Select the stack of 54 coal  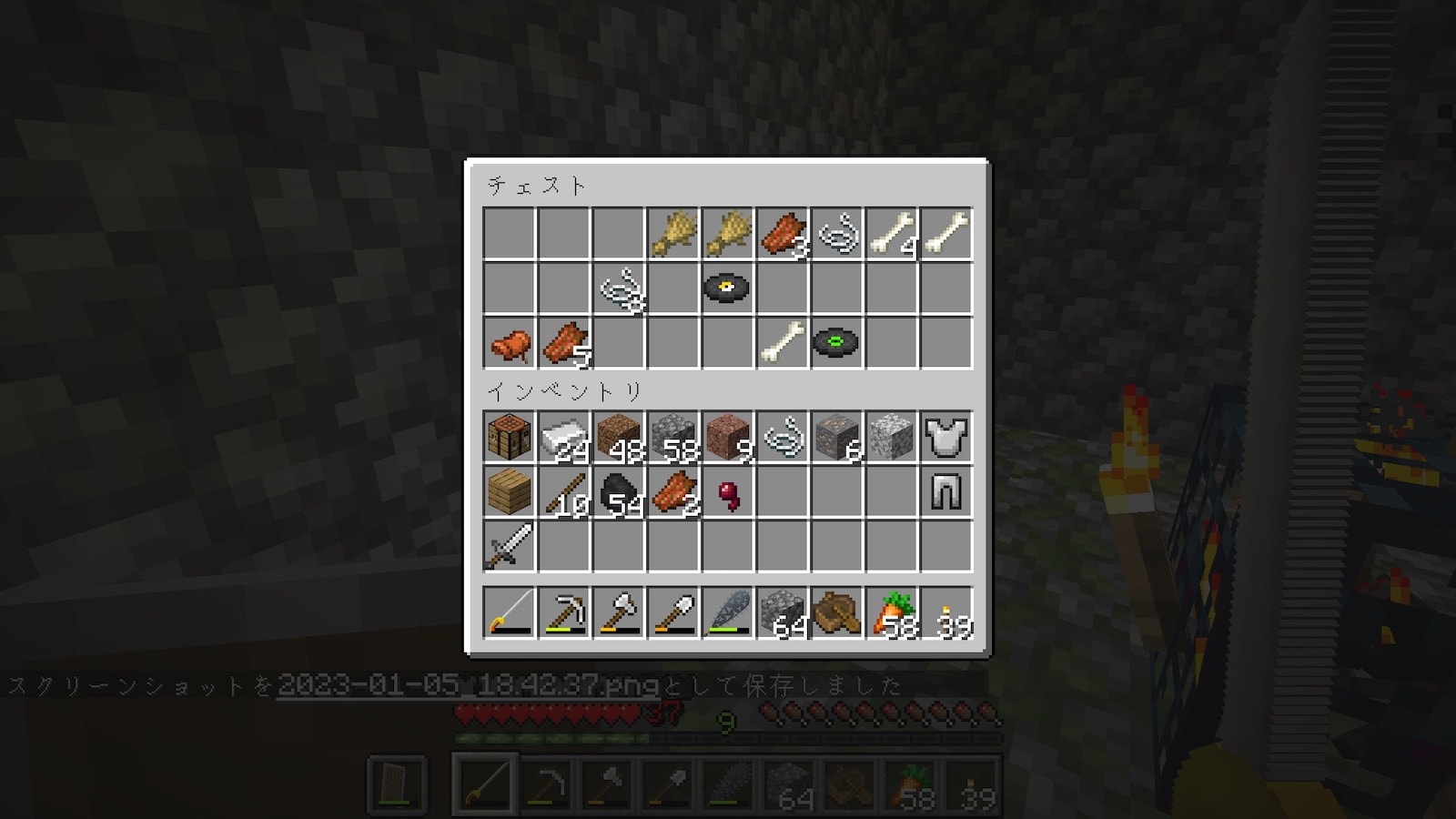click(619, 491)
